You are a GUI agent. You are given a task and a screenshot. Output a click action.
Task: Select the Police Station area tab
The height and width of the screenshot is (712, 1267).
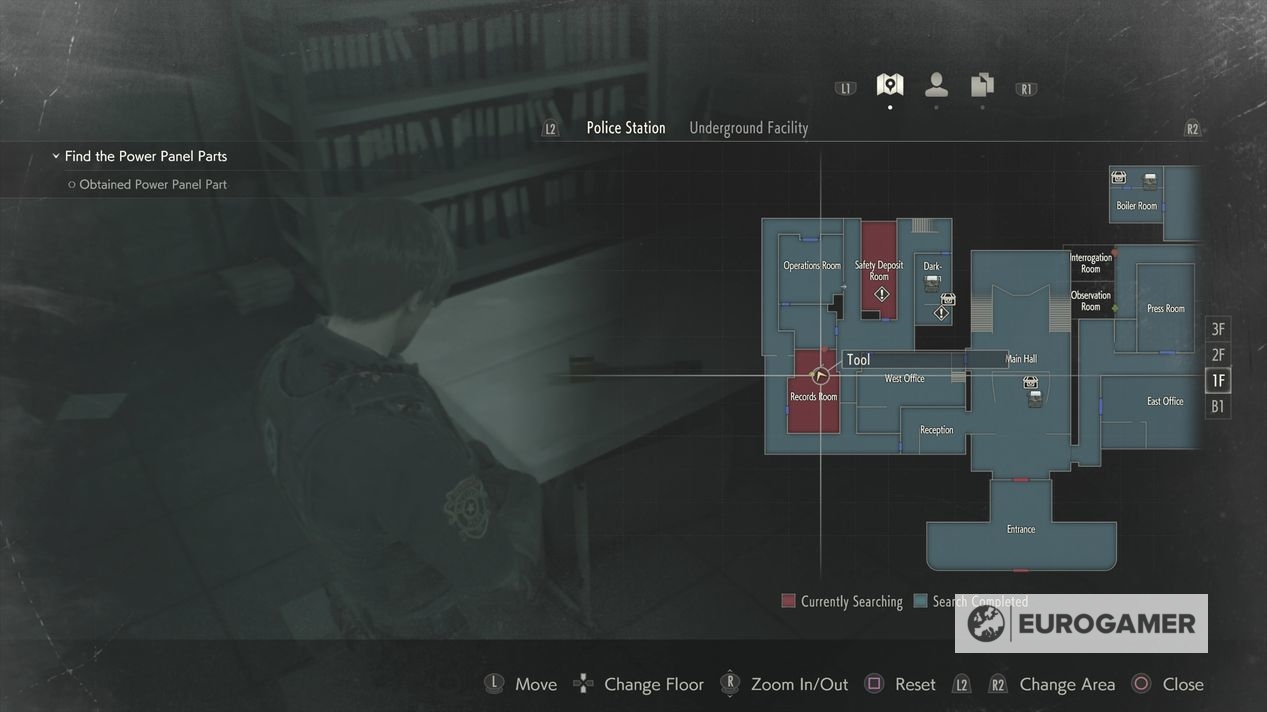pyautogui.click(x=625, y=128)
